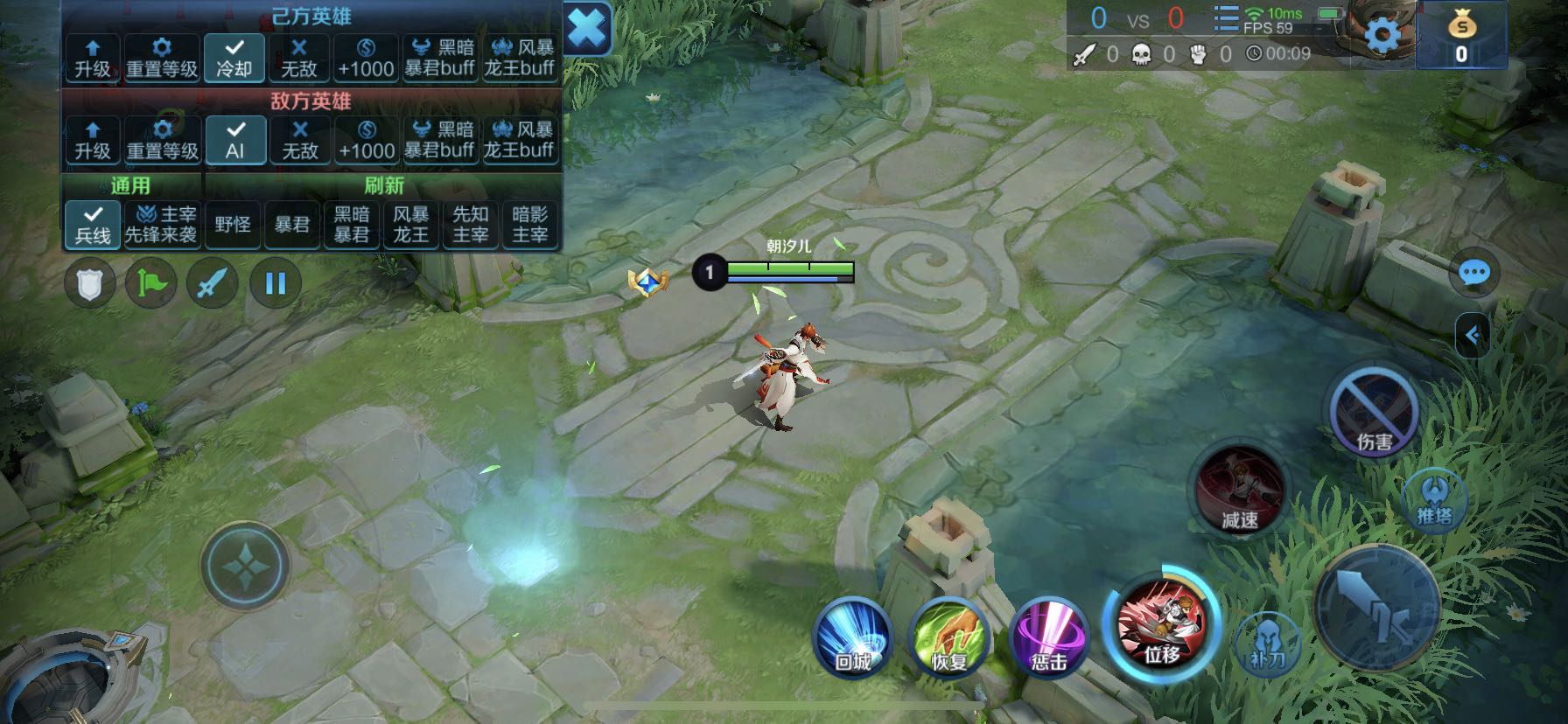The image size is (1568, 724).
Task: Click the green flag signal button
Action: click(150, 283)
